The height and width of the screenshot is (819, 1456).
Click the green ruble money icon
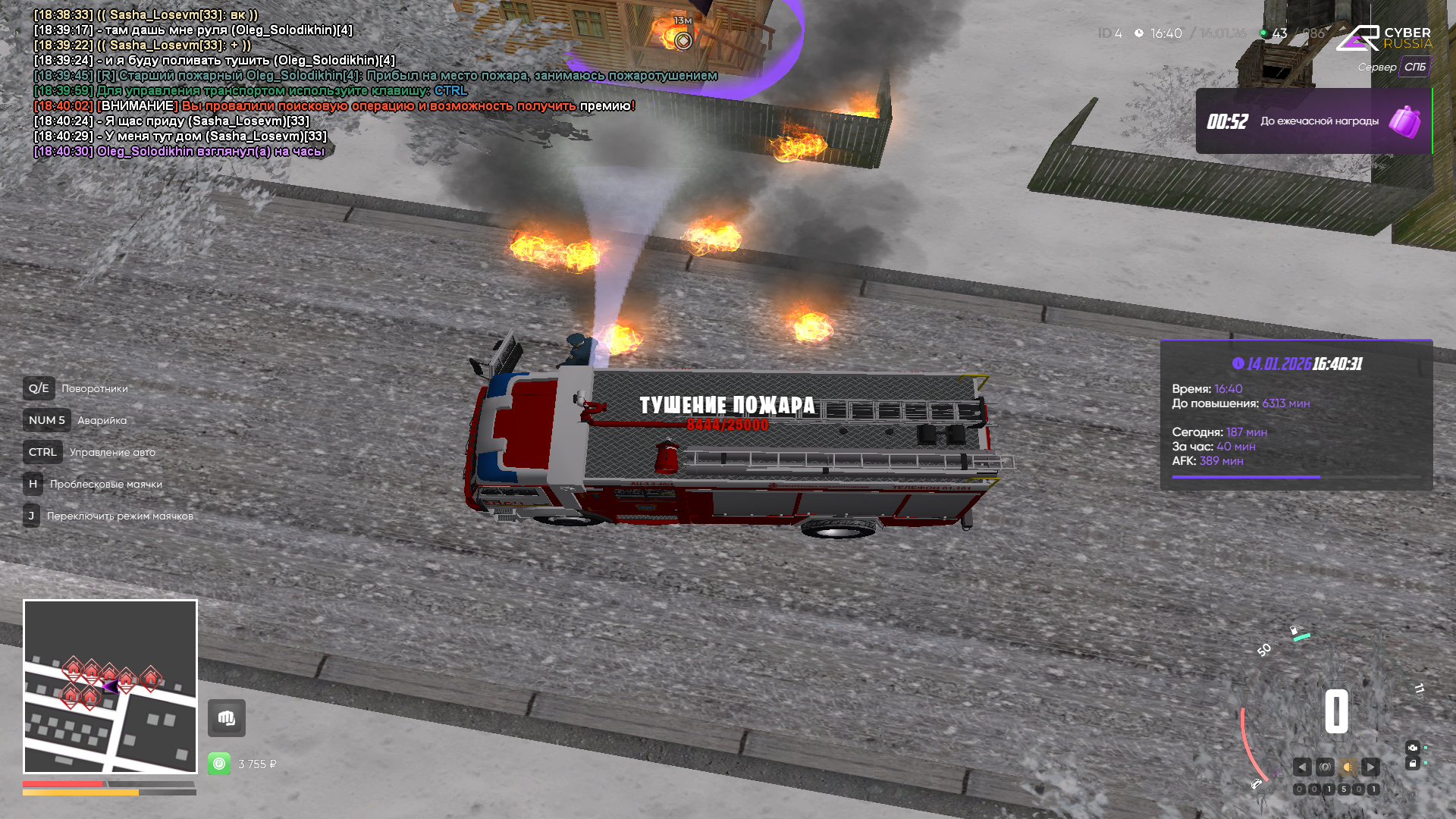[219, 764]
